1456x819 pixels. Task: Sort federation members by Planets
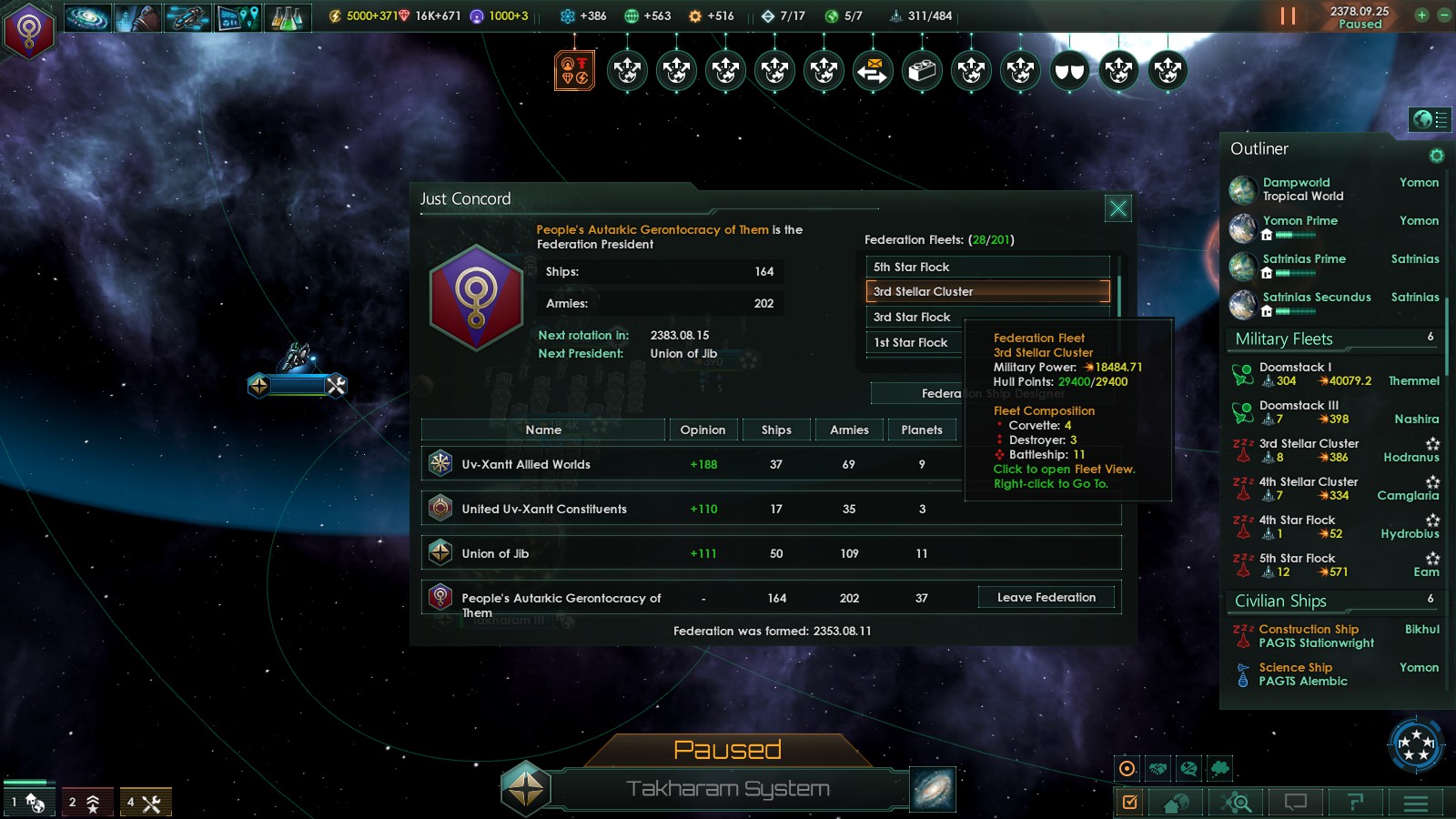921,430
